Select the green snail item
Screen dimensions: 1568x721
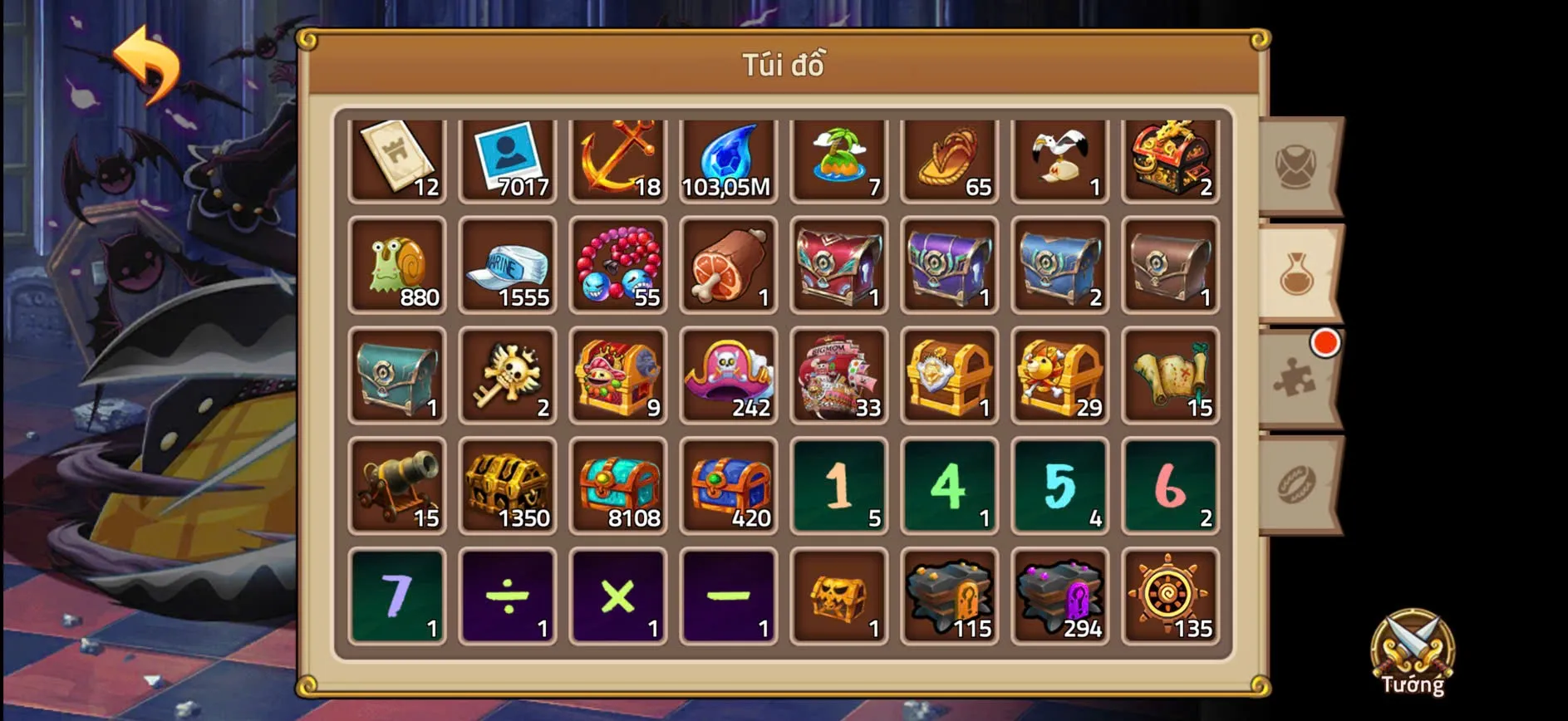tap(397, 266)
